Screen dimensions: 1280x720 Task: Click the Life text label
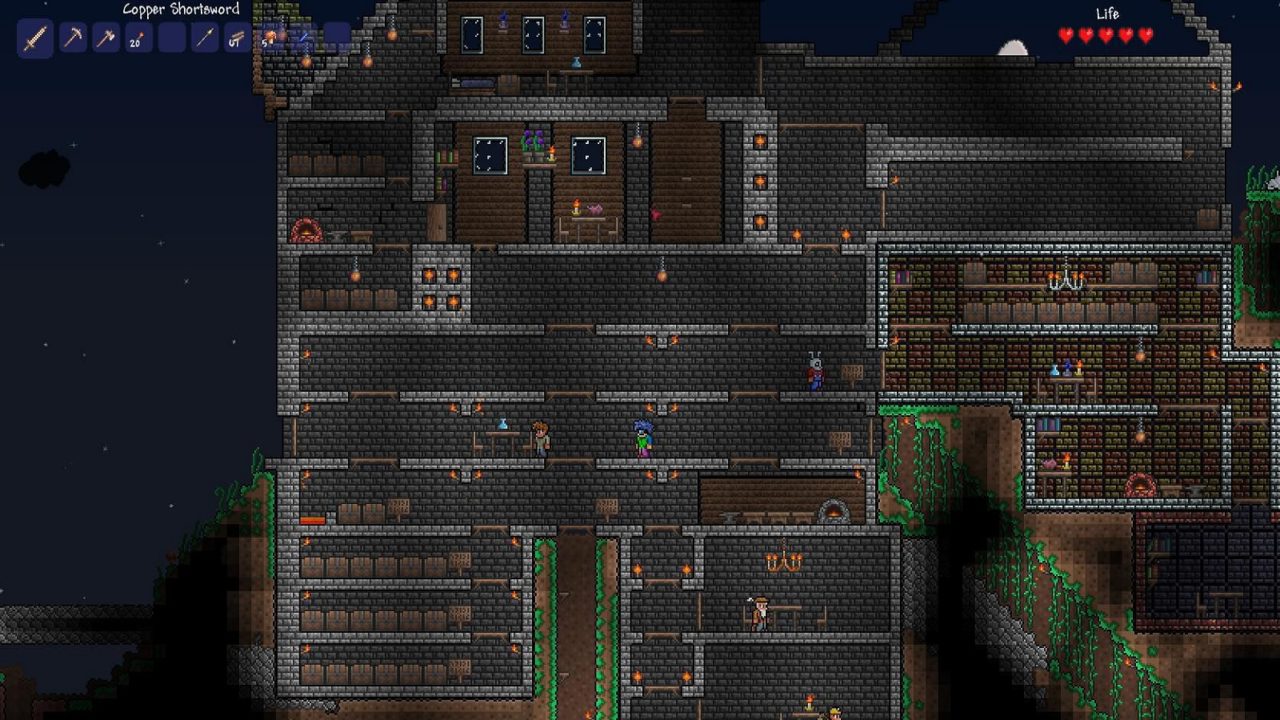[1108, 14]
